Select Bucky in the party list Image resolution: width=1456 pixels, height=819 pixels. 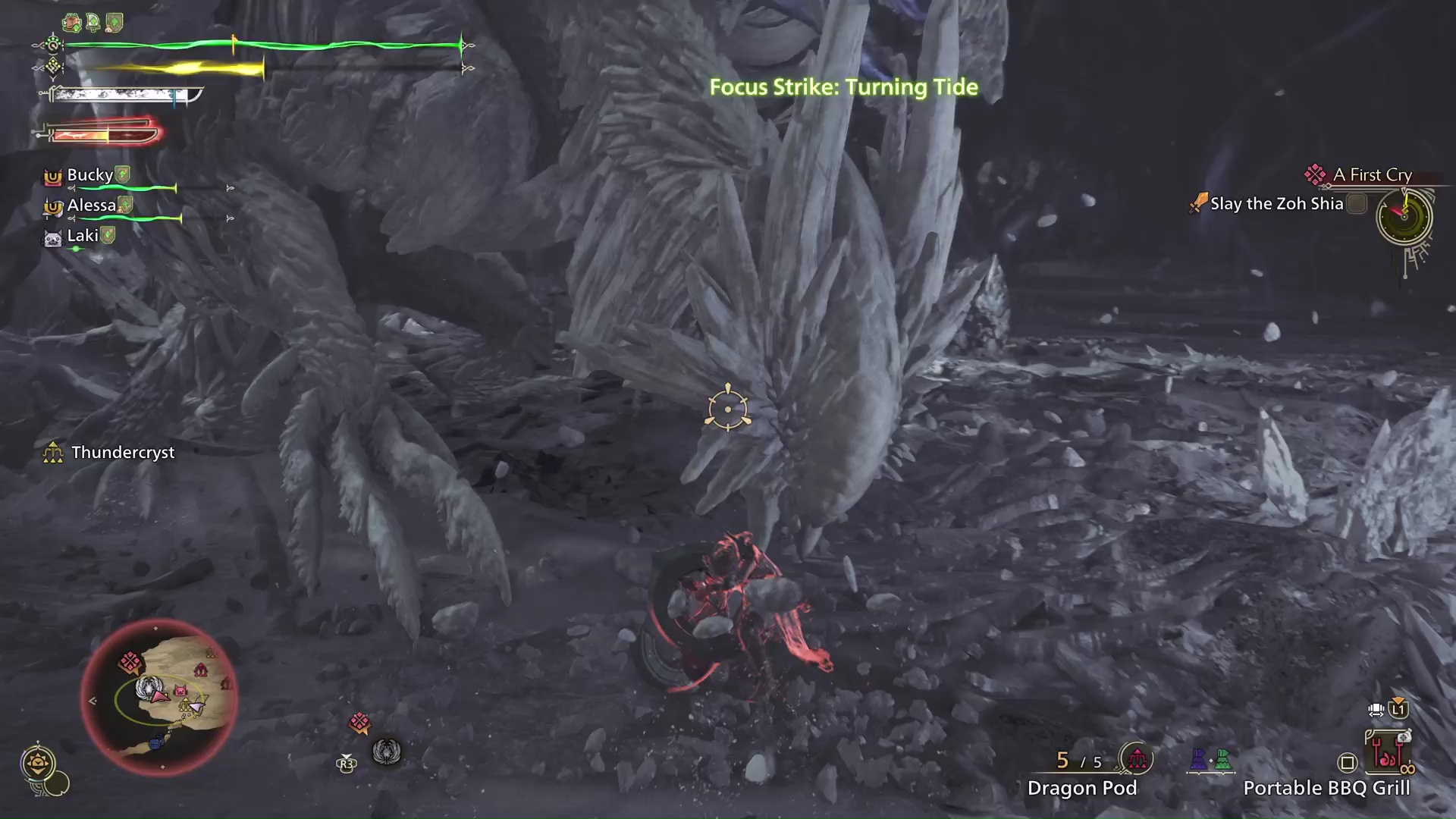point(89,175)
